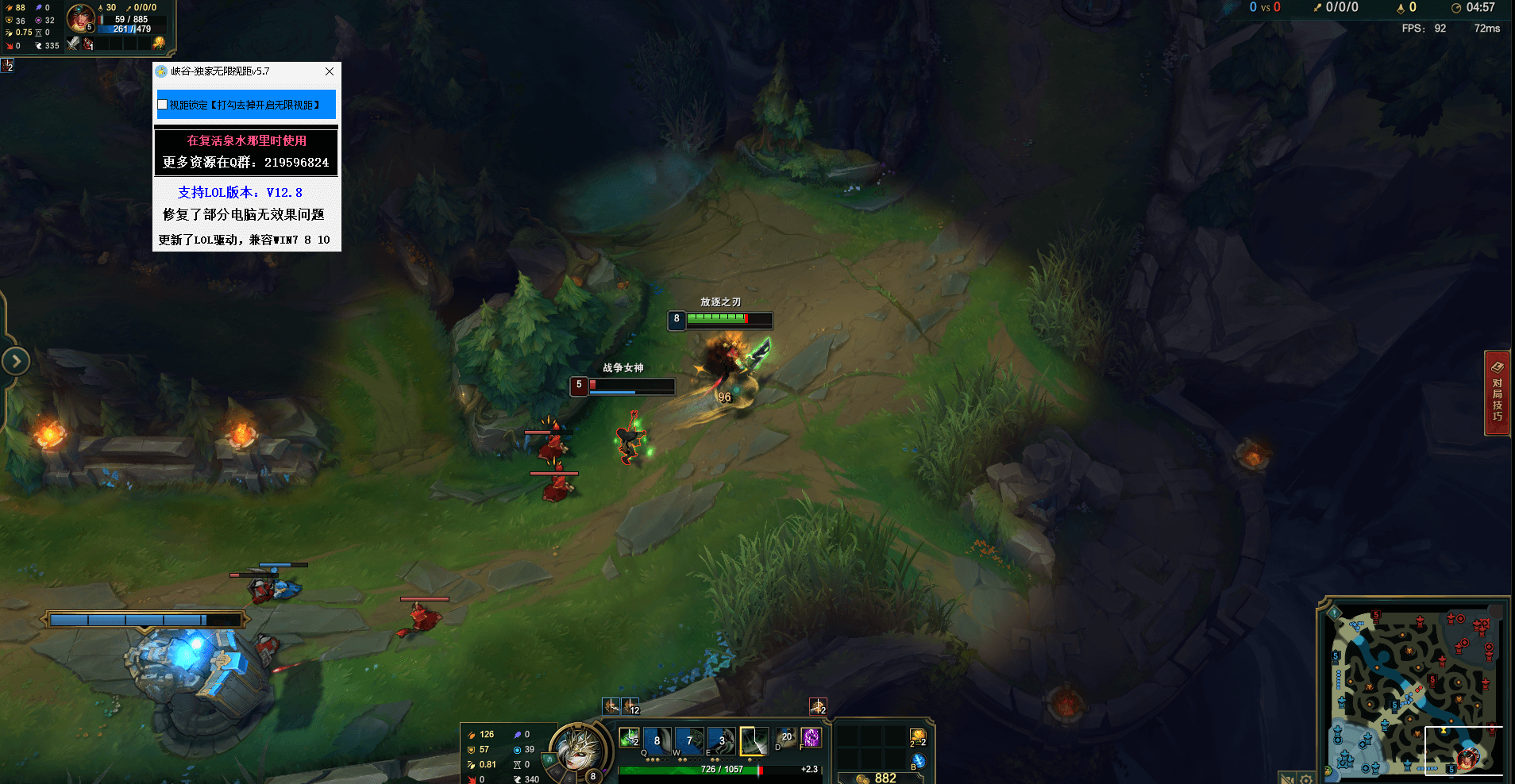Select the D summoner spell
The width and height of the screenshot is (1515, 784).
point(785,738)
